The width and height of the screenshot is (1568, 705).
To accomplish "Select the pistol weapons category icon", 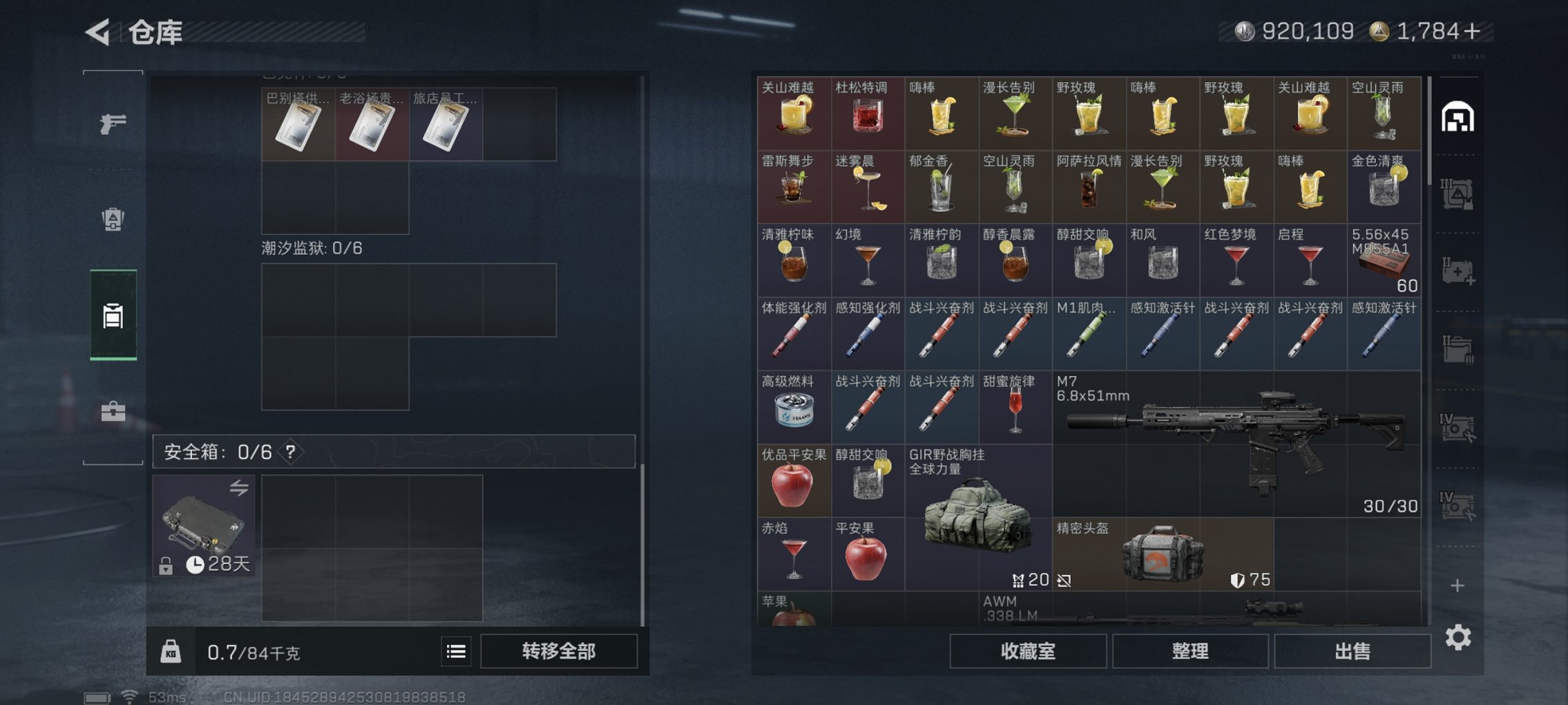I will point(113,123).
